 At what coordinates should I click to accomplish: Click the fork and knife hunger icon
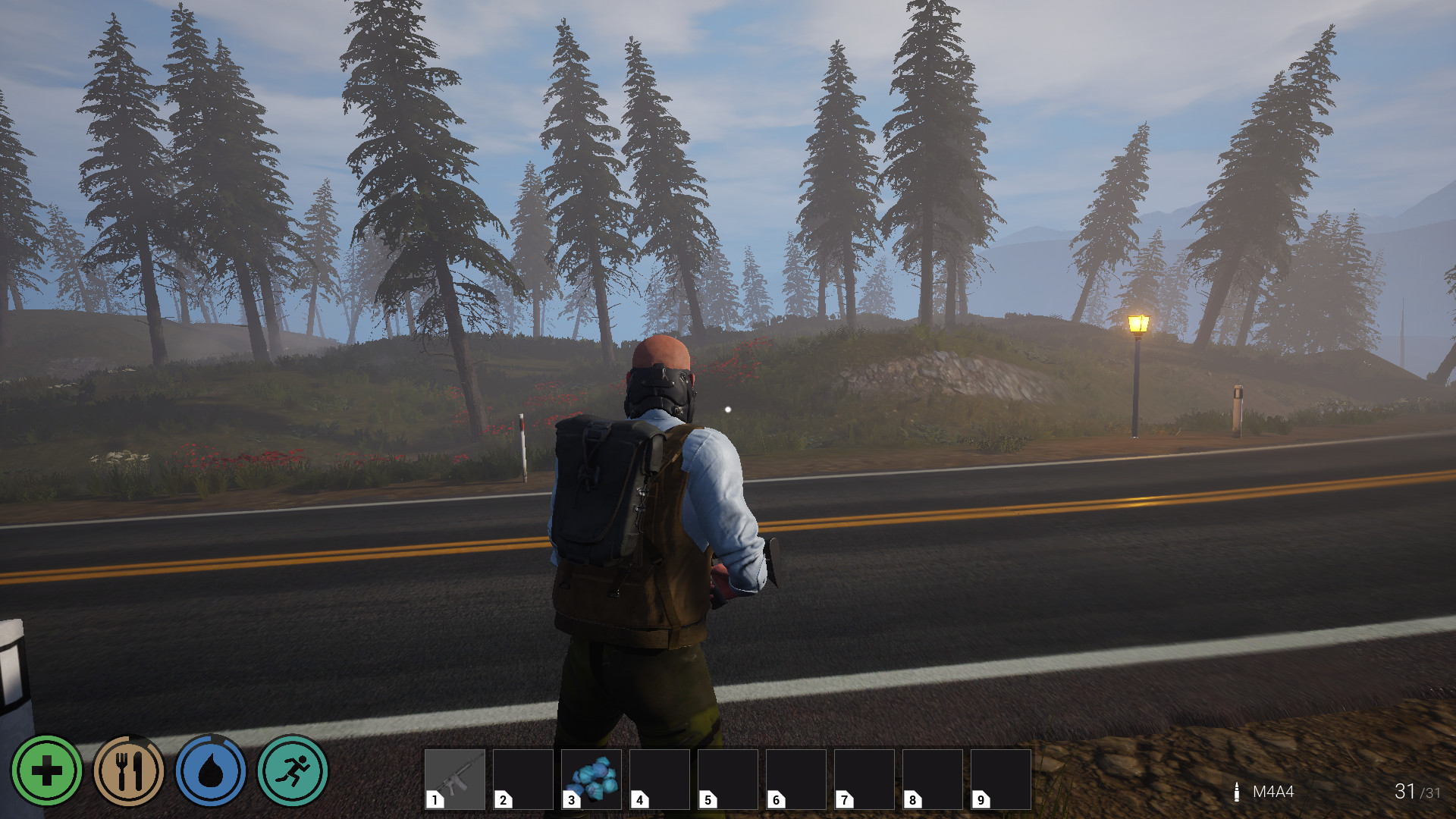tap(129, 771)
